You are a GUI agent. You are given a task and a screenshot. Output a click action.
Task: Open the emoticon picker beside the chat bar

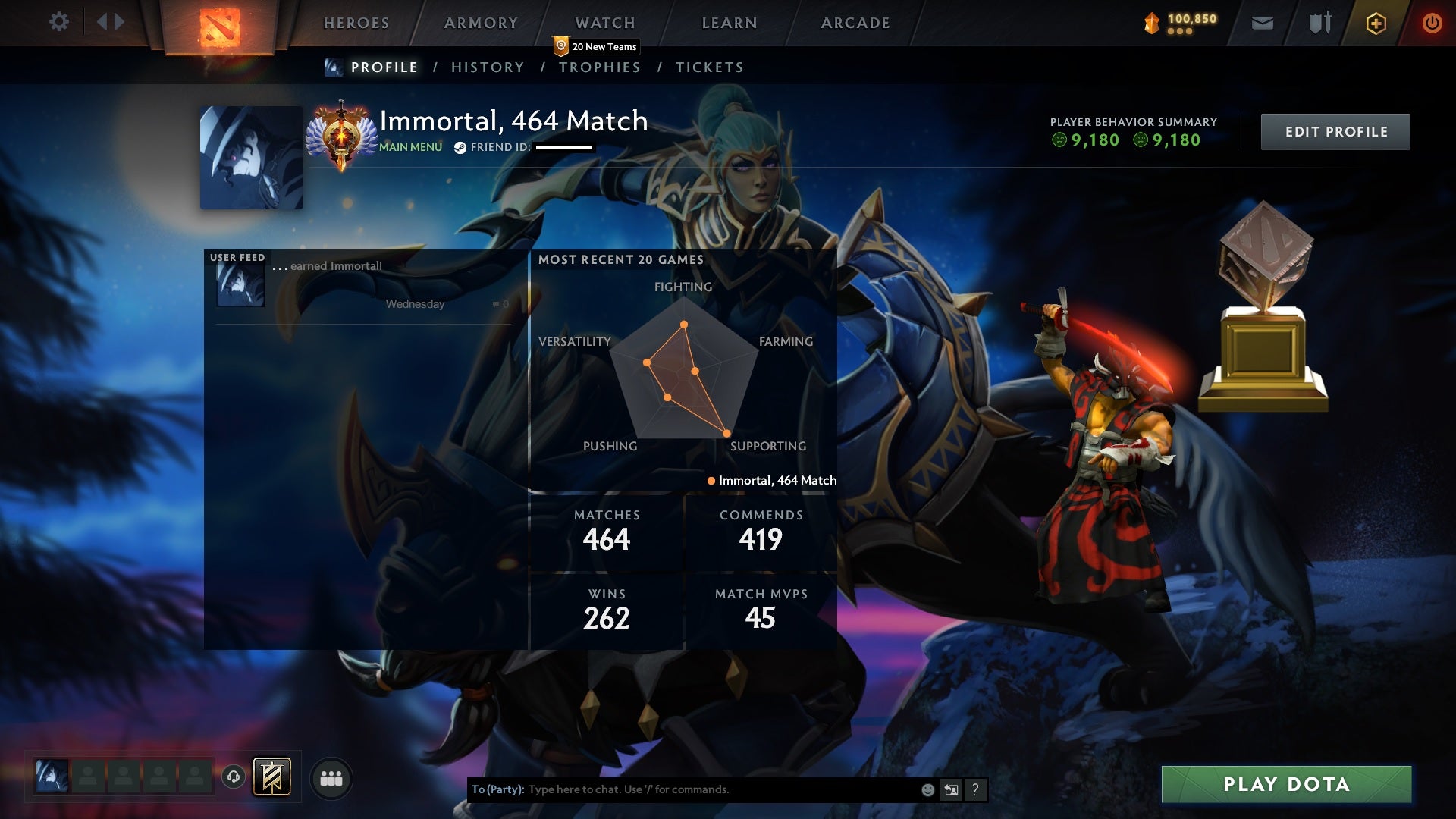click(x=927, y=789)
